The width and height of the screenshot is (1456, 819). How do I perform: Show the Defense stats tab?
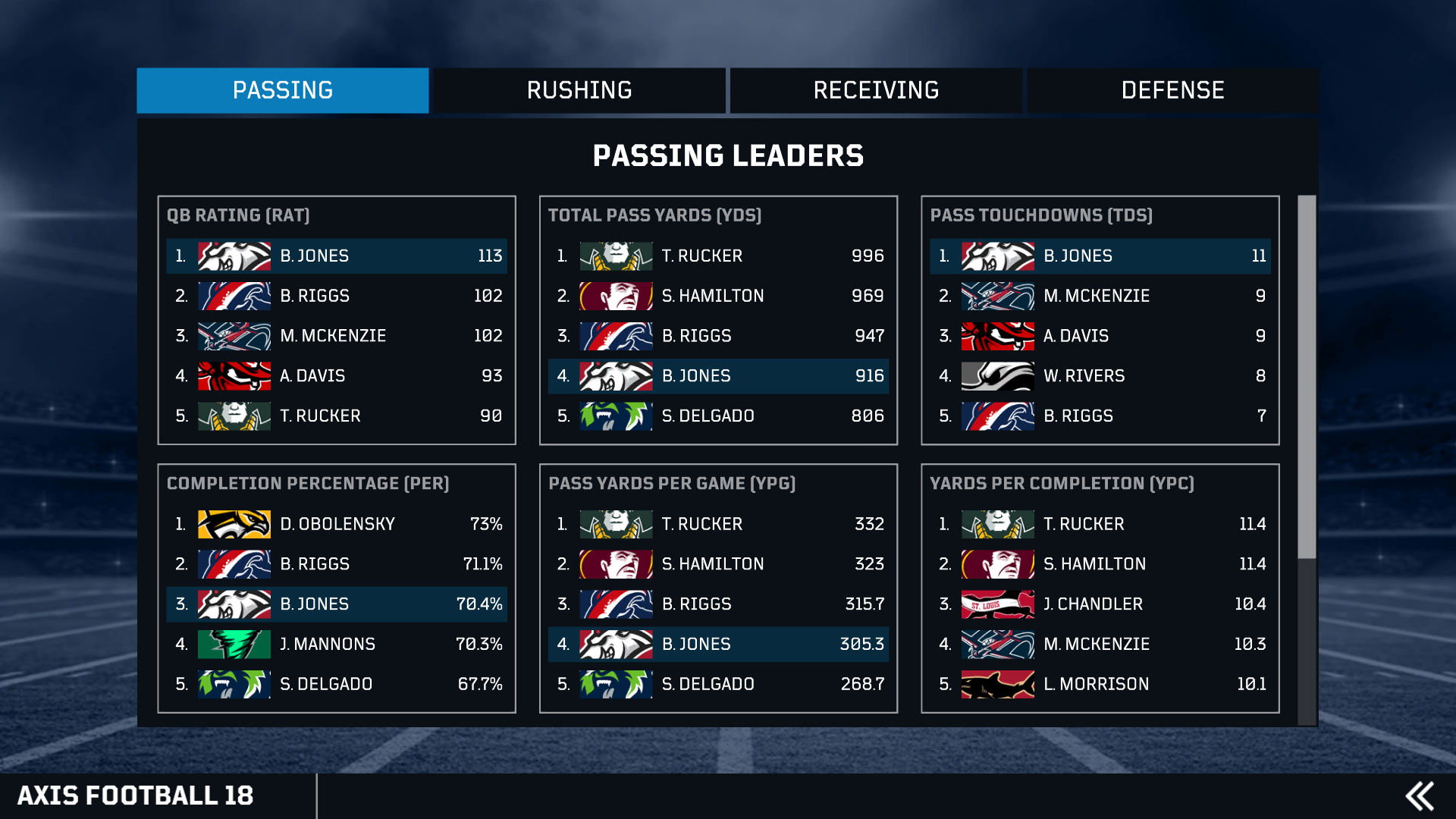point(1172,90)
